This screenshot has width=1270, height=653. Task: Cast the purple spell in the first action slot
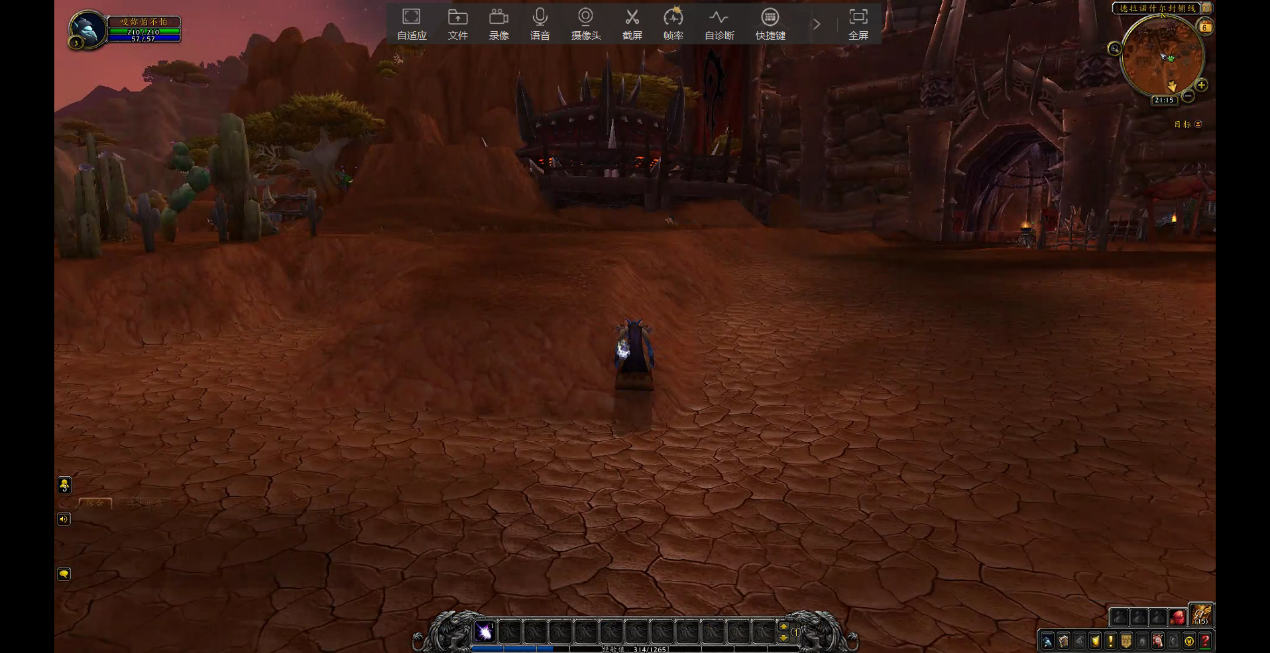tap(485, 631)
